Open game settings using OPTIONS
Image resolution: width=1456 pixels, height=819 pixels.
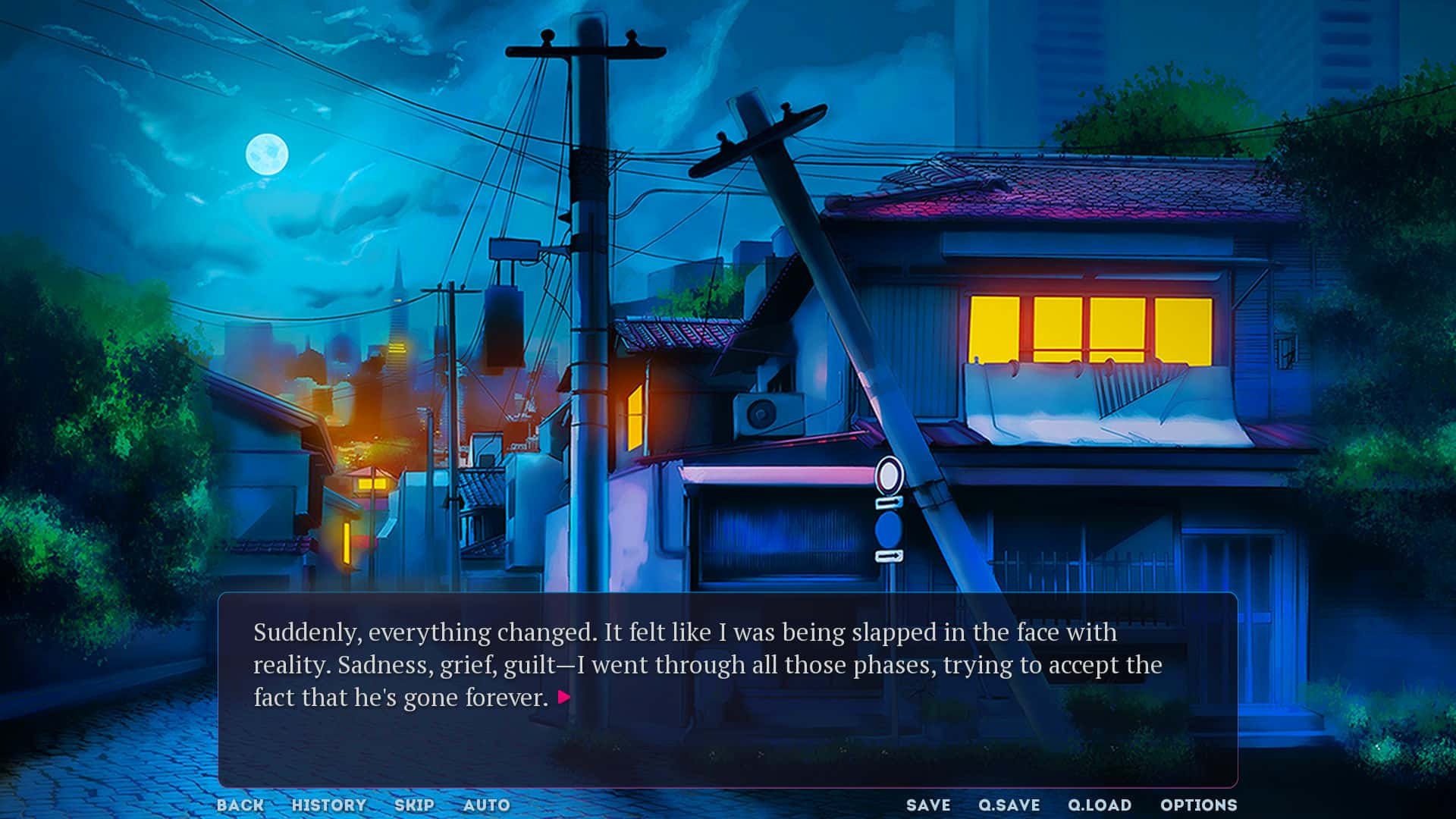click(1200, 805)
